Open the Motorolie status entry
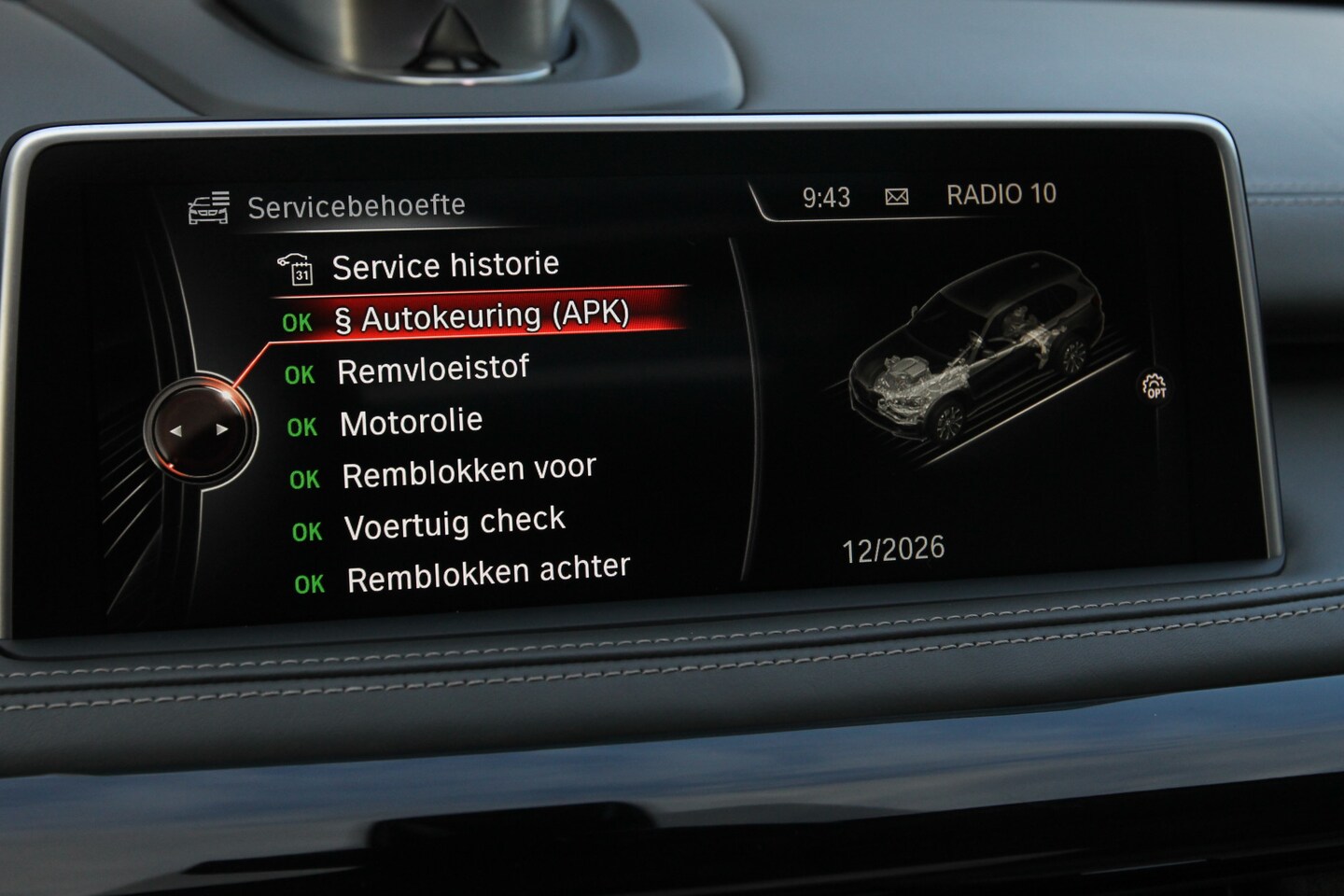The height and width of the screenshot is (896, 1344). pyautogui.click(x=411, y=423)
